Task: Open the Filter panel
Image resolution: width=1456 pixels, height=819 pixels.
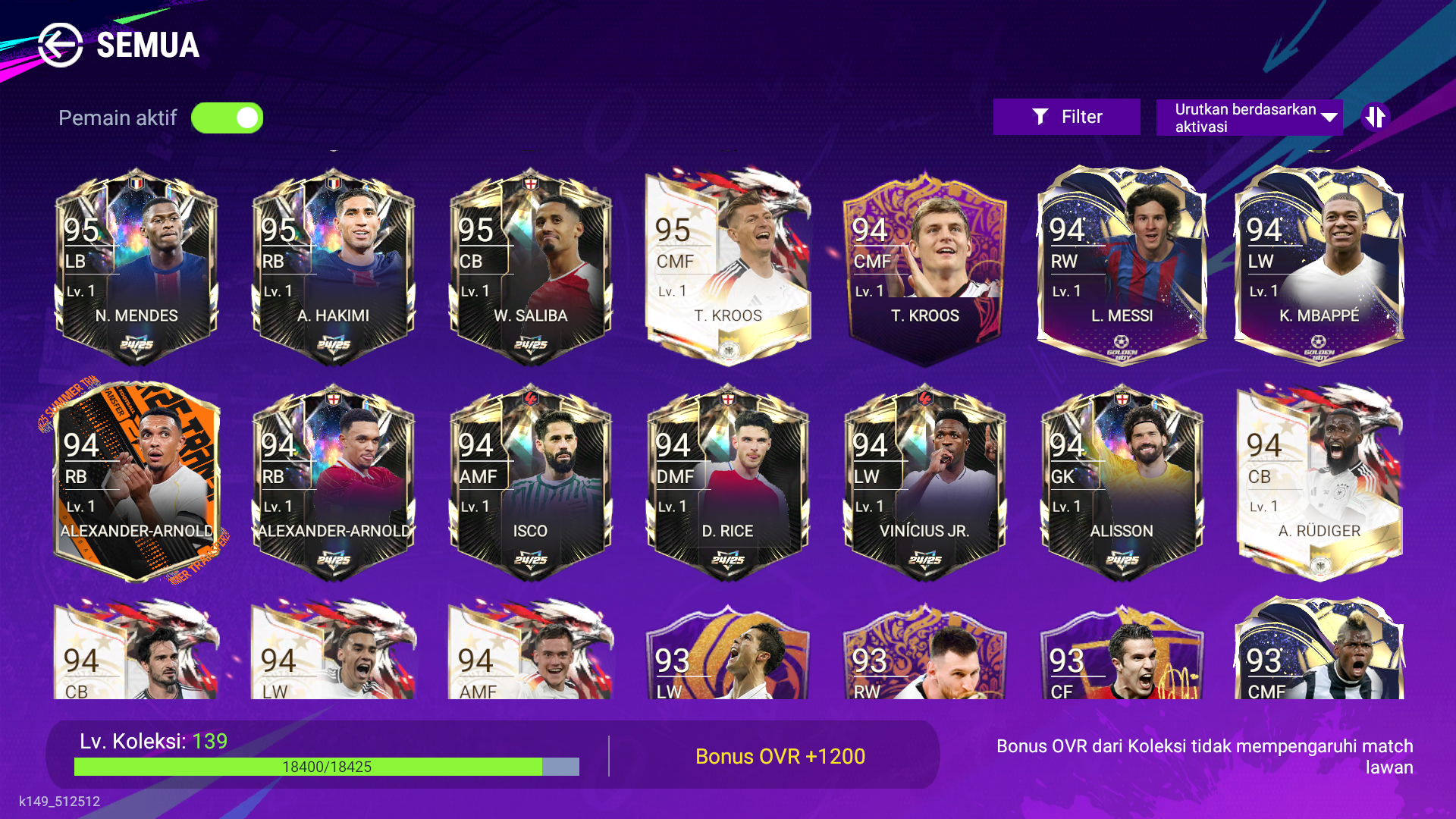Action: [x=1066, y=116]
